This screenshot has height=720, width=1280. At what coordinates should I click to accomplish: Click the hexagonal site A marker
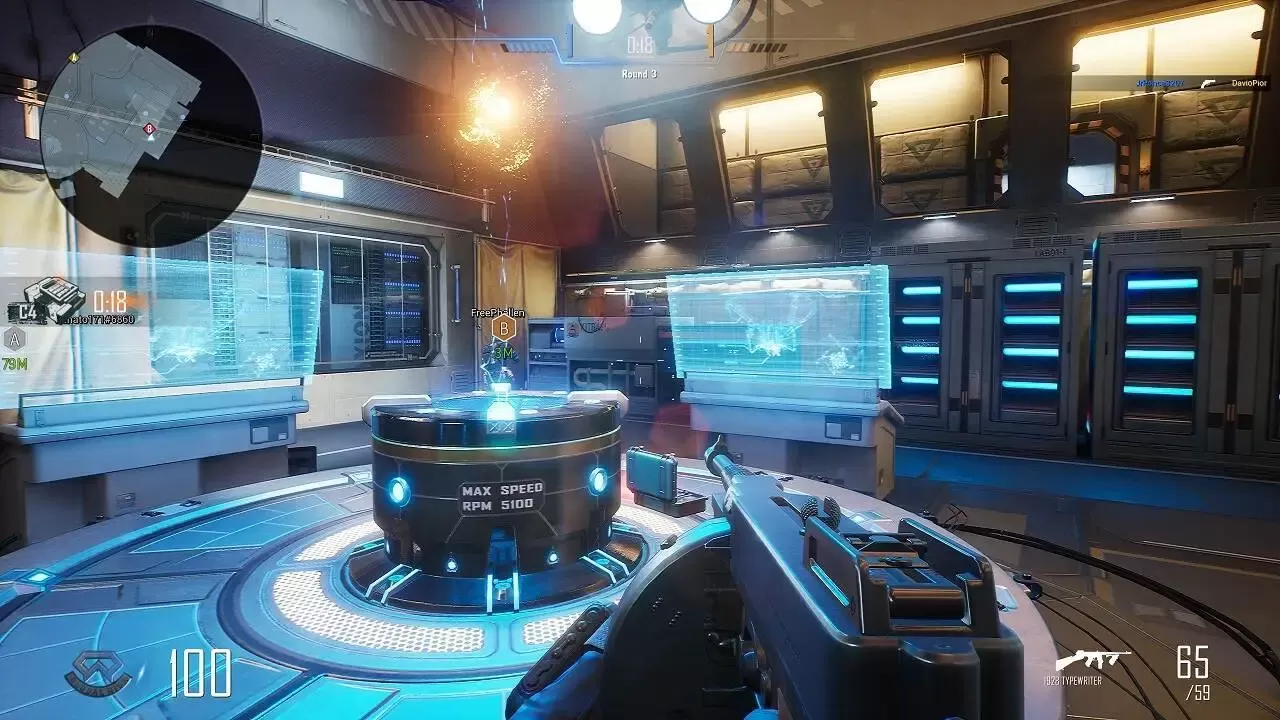(x=14, y=339)
